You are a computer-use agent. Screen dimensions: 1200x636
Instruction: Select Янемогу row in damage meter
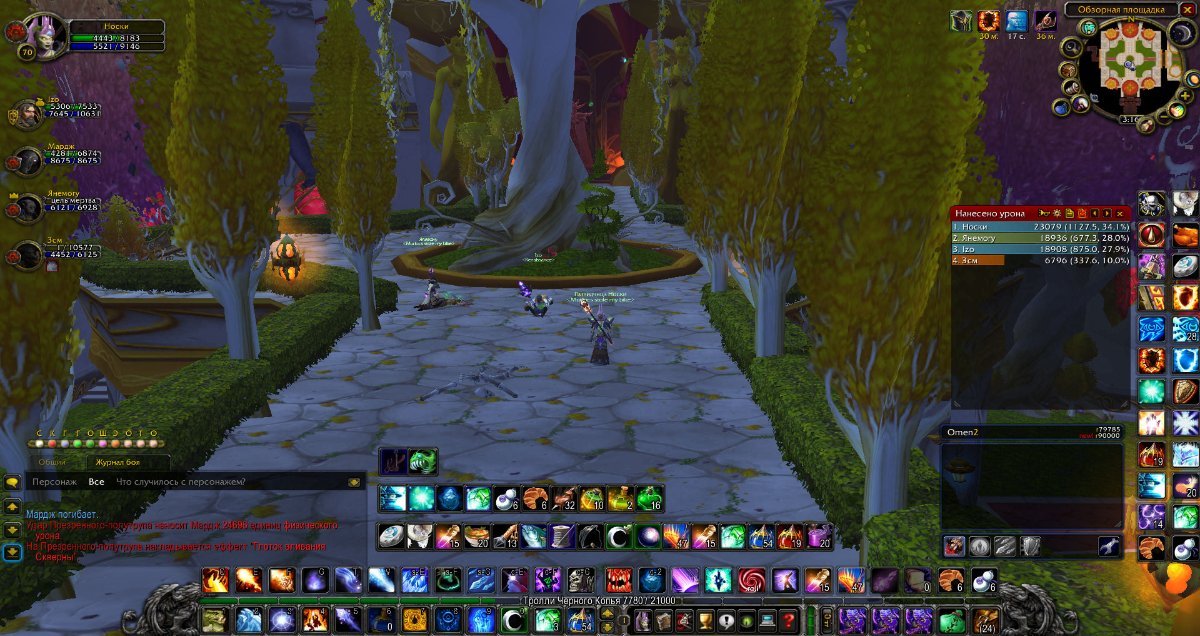[1040, 238]
